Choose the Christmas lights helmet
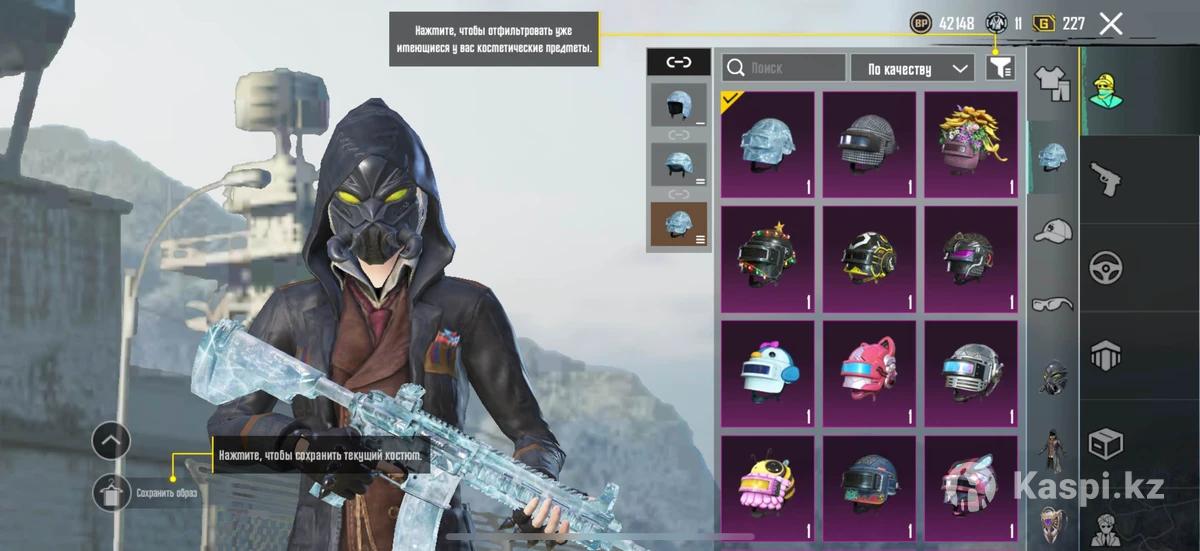Viewport: 1200px width, 551px height. (768, 259)
